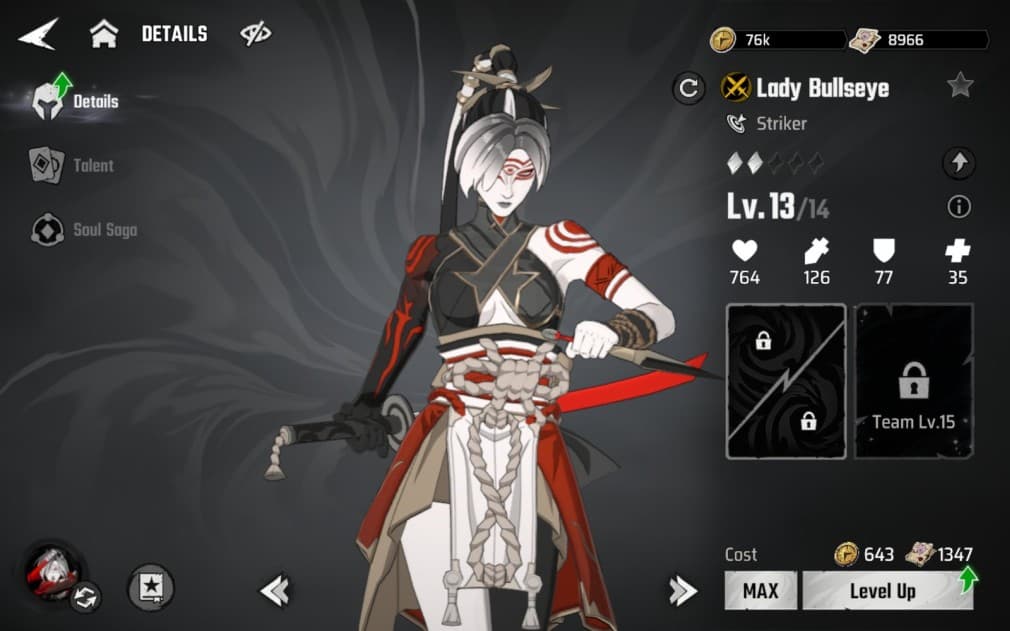The image size is (1010, 631).
Task: Mark Lady Bullseye with the star icon
Action: pos(960,86)
